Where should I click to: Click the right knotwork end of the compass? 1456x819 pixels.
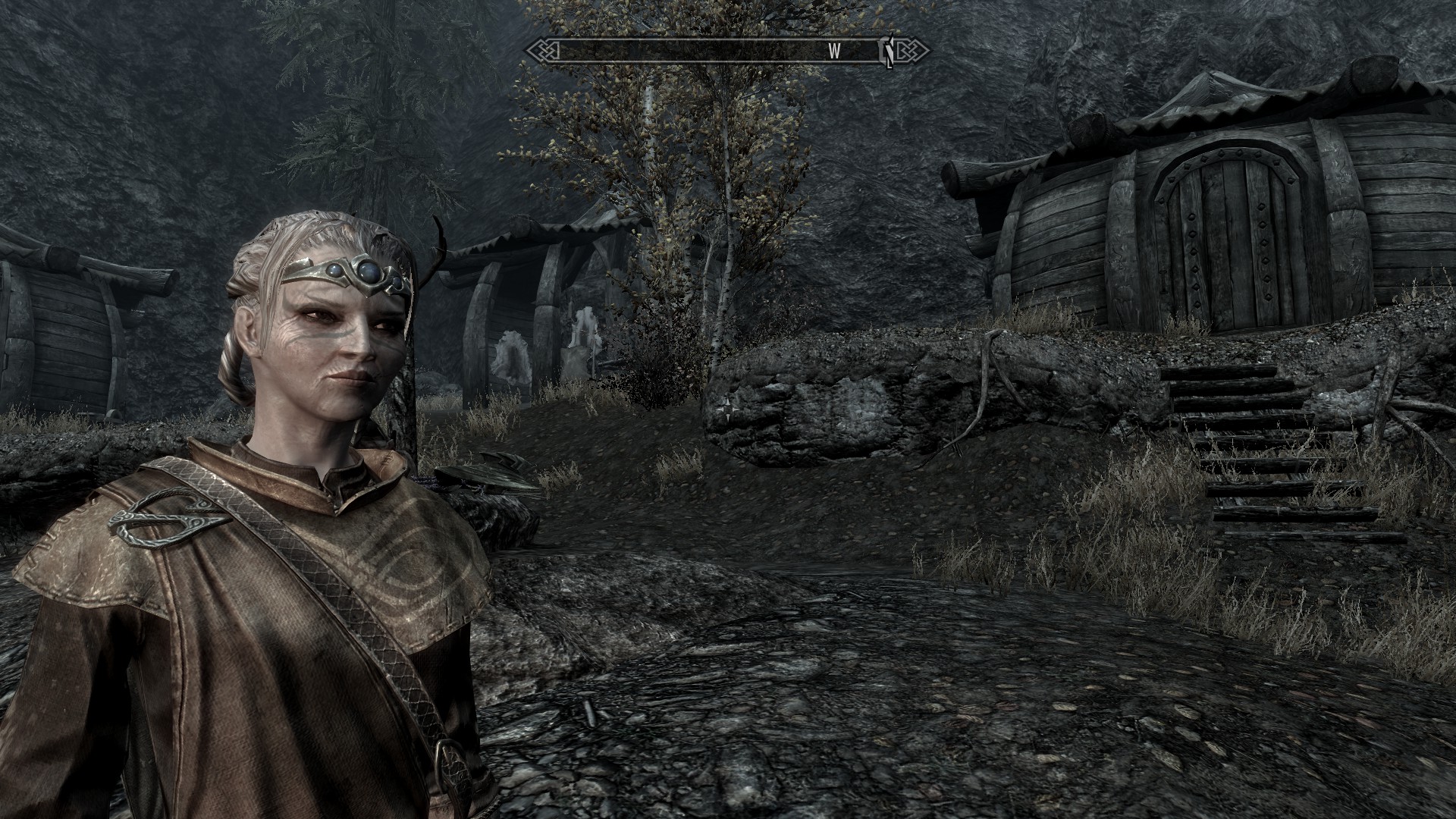(912, 52)
